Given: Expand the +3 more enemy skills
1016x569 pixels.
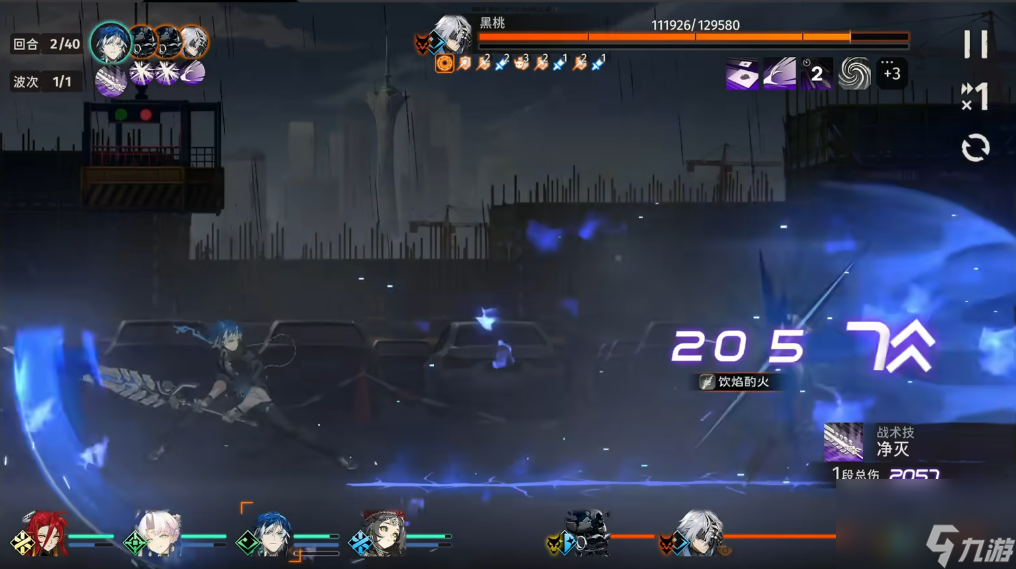Looking at the screenshot, I should 892,73.
